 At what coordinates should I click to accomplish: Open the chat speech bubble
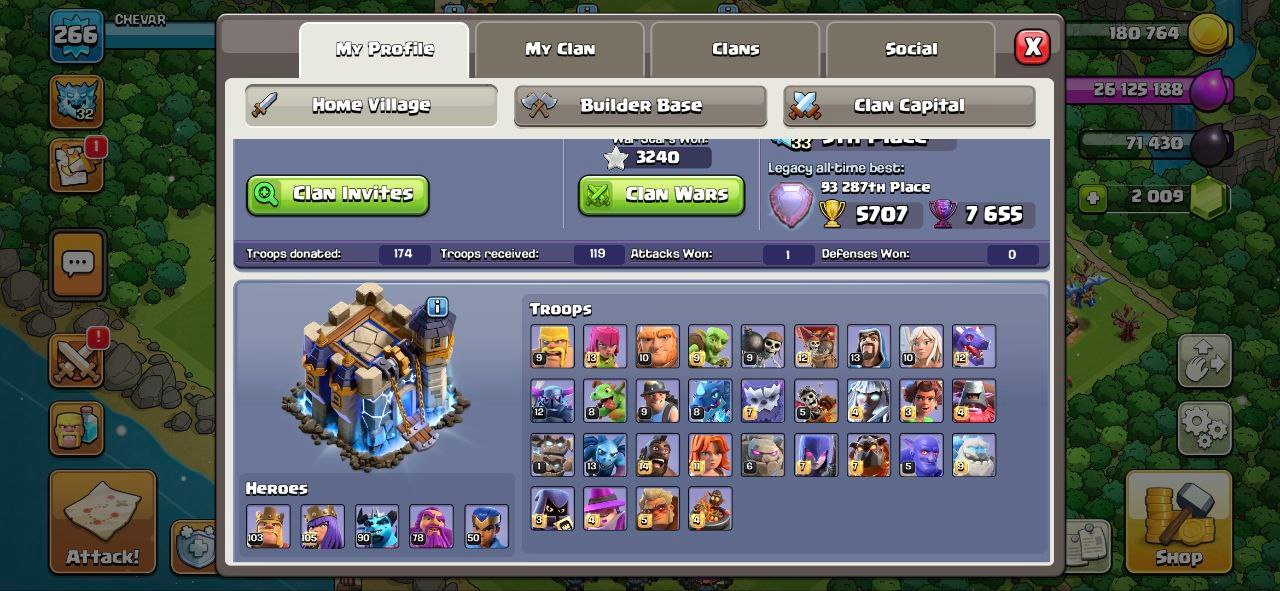77,264
